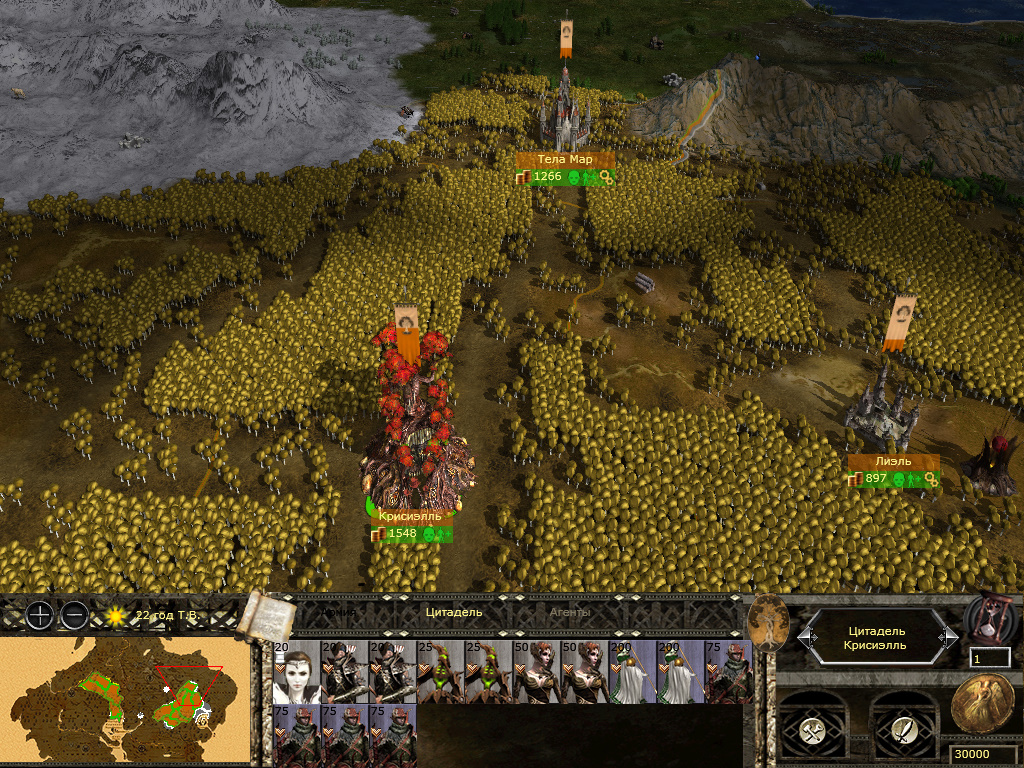Open the scroll icon beside the tabs
Image resolution: width=1024 pixels, height=768 pixels.
[x=264, y=613]
